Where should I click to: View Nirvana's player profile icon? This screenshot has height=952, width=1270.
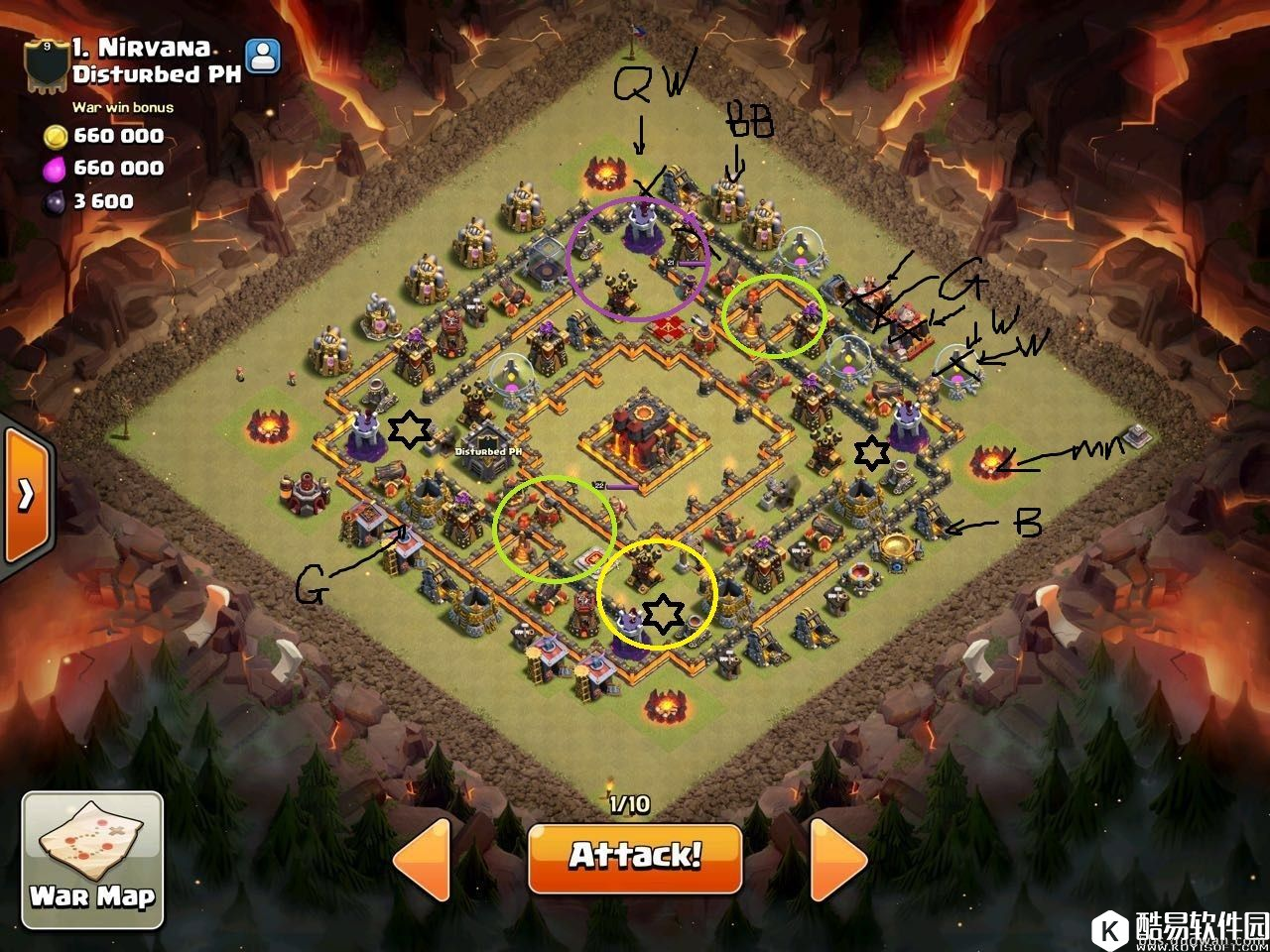[x=263, y=57]
